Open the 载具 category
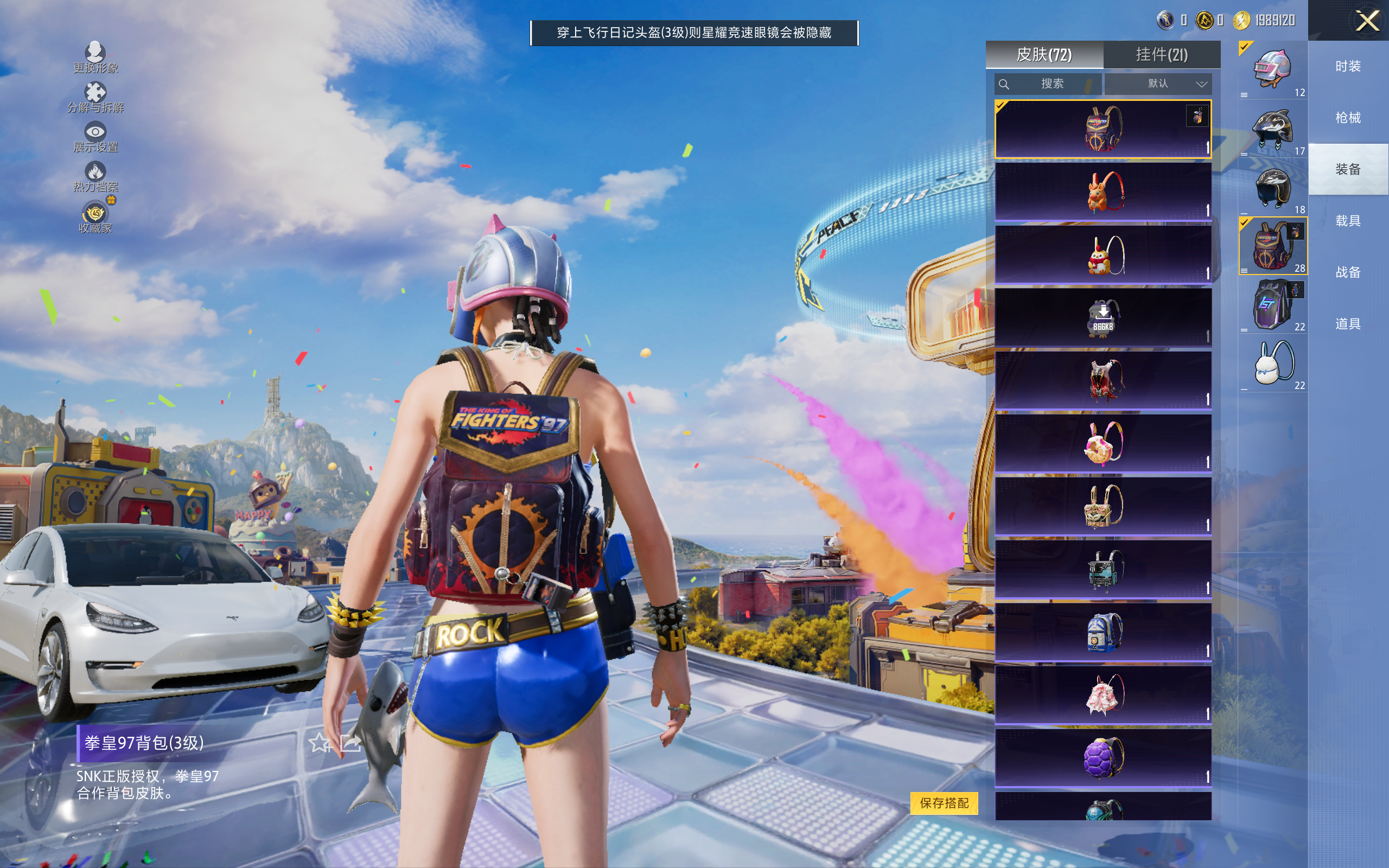1389x868 pixels. click(x=1347, y=221)
